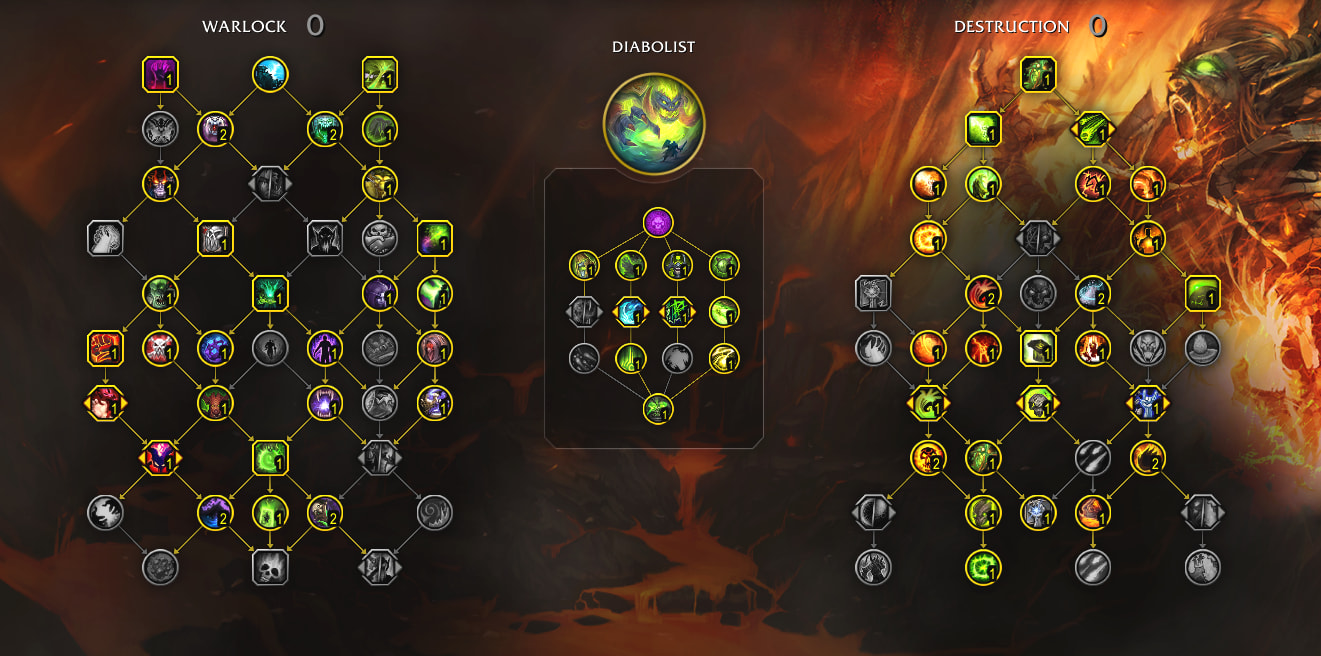Select the grey claw-hand Destruction talent

click(873, 348)
